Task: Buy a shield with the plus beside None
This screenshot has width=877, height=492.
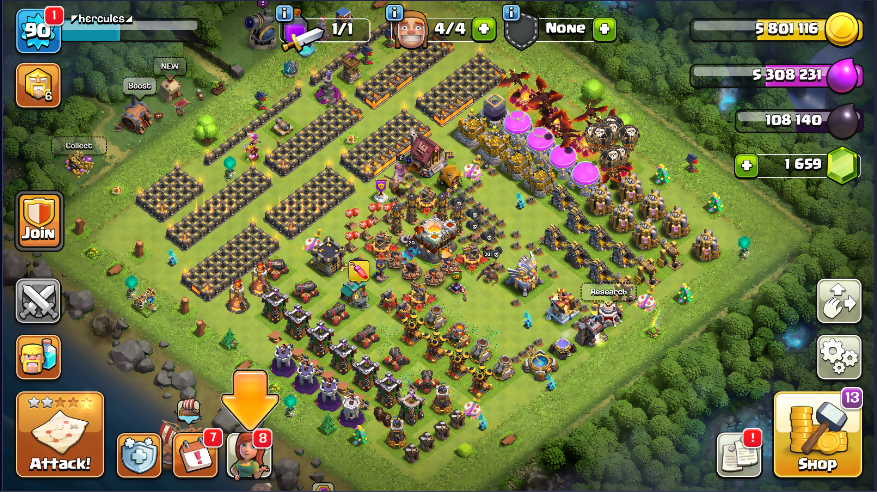Action: (x=604, y=29)
